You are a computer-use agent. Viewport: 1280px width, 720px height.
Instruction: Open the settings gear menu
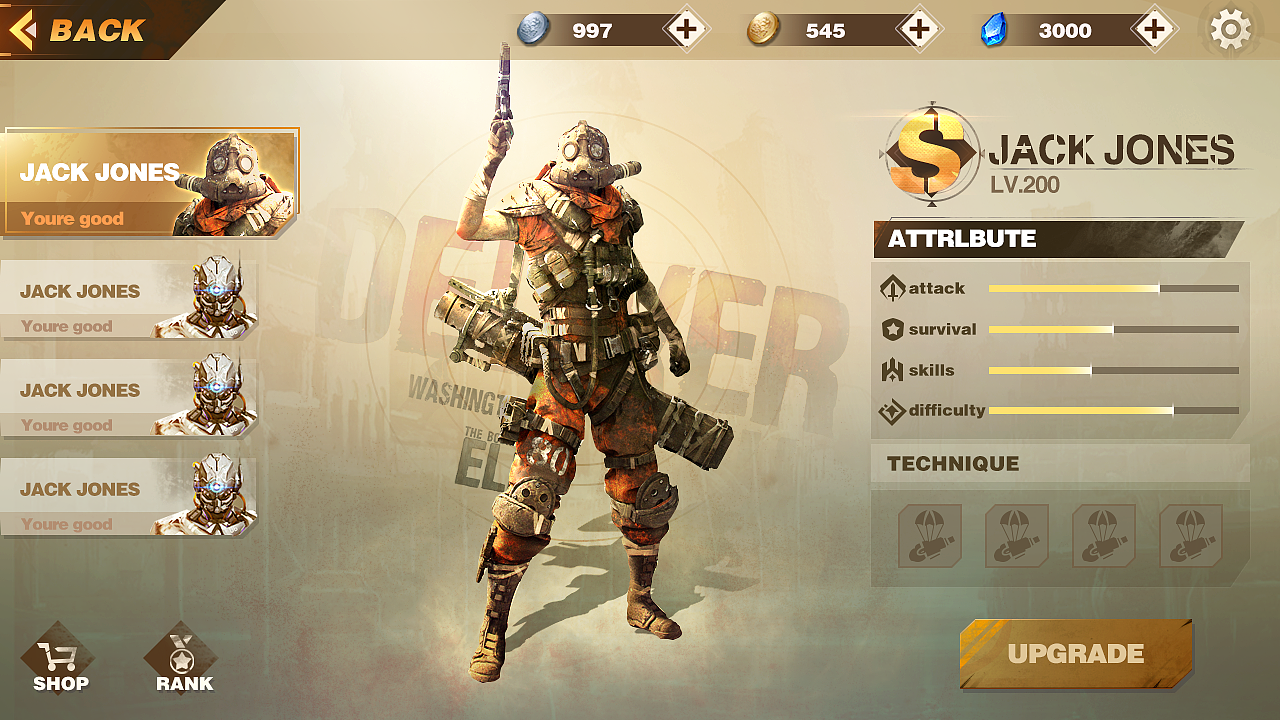point(1230,30)
